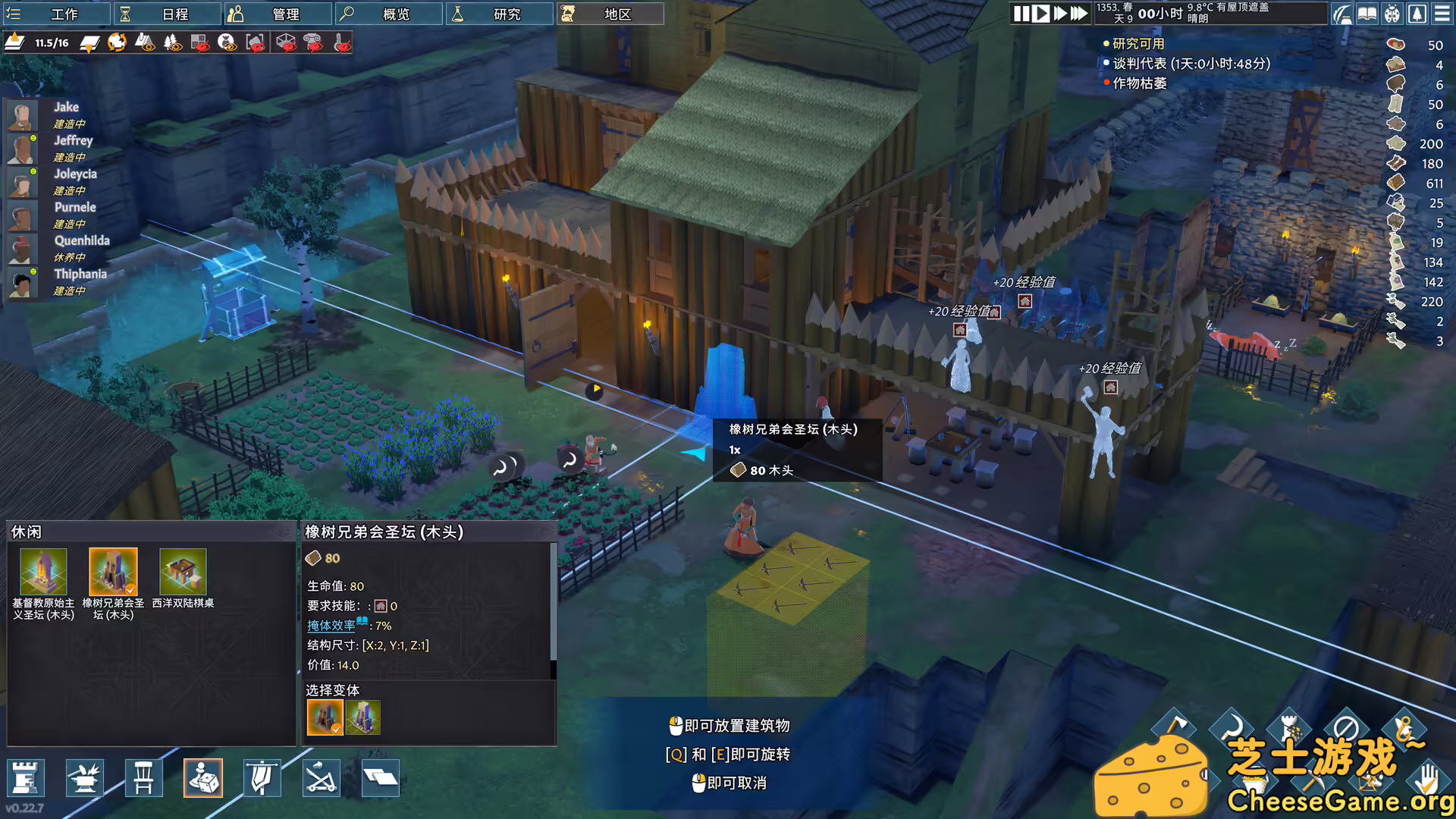Toggle tree visibility in the view toolbar
Screen dimensions: 1456x819
[171, 45]
